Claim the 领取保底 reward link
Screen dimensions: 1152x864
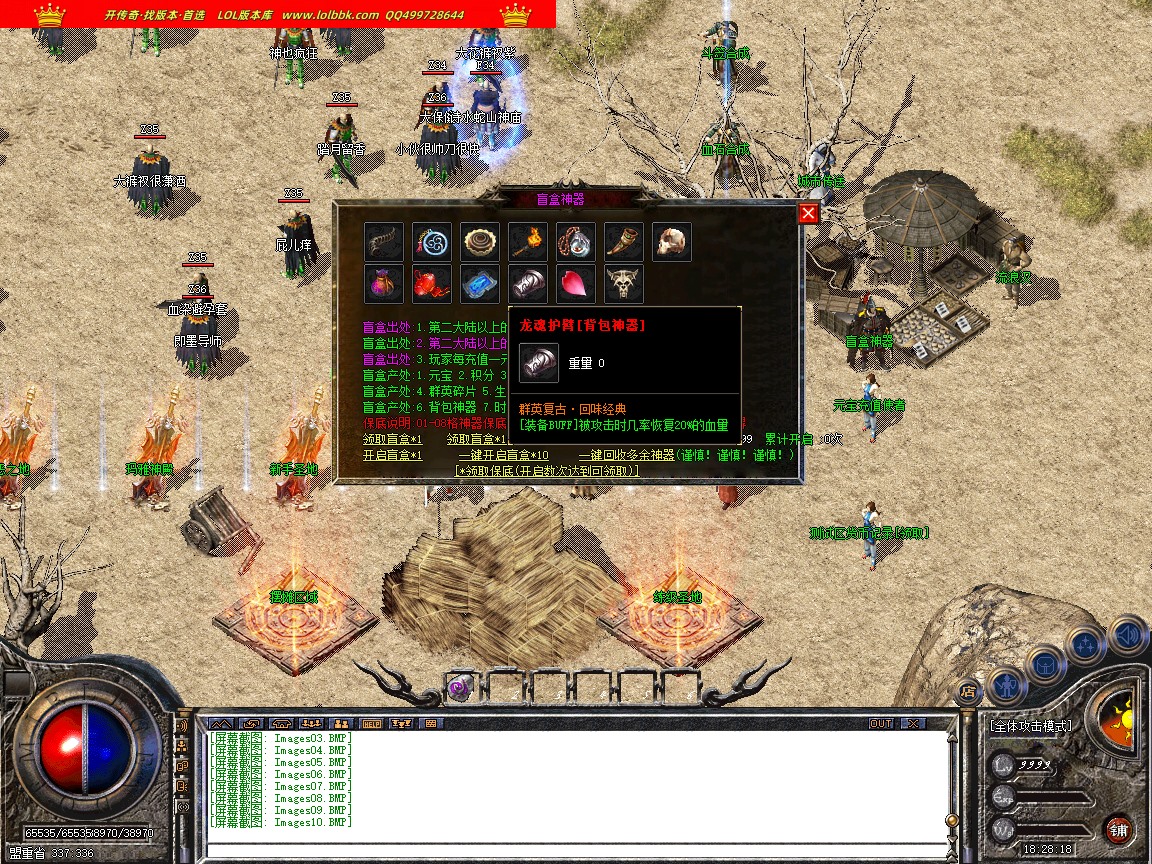[x=546, y=470]
